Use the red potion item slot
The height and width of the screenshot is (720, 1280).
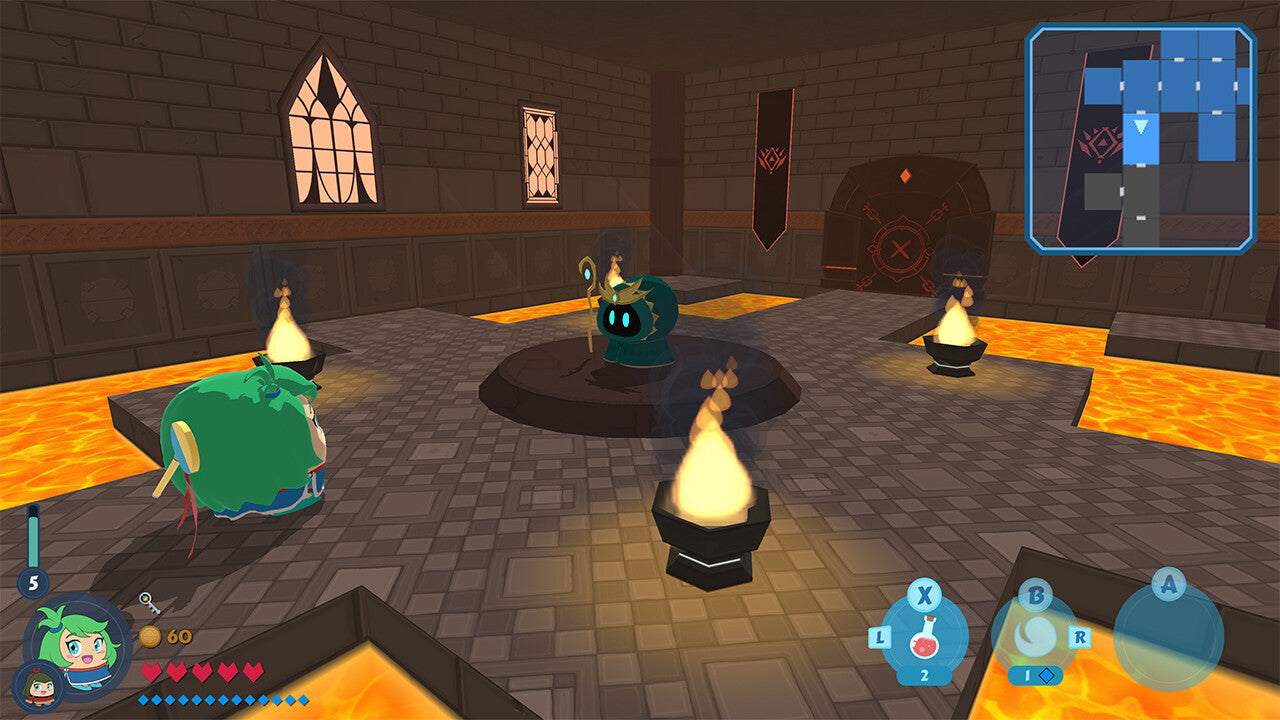pyautogui.click(x=925, y=637)
